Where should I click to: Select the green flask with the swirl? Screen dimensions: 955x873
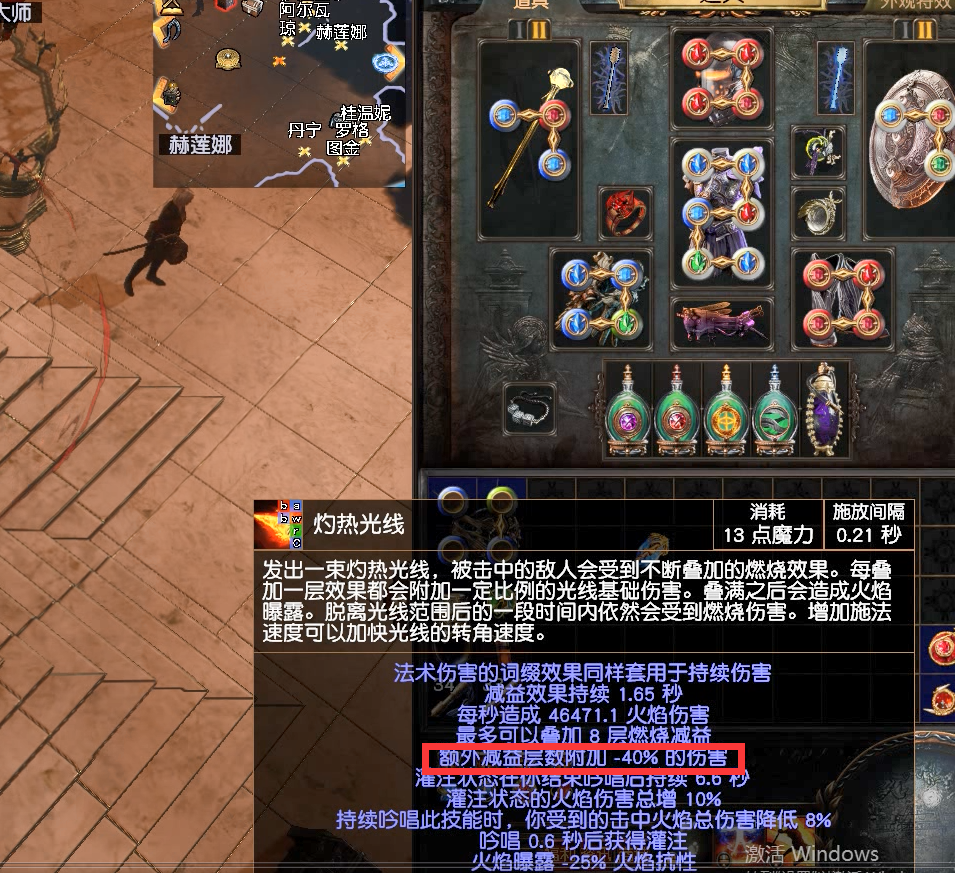pyautogui.click(x=776, y=412)
